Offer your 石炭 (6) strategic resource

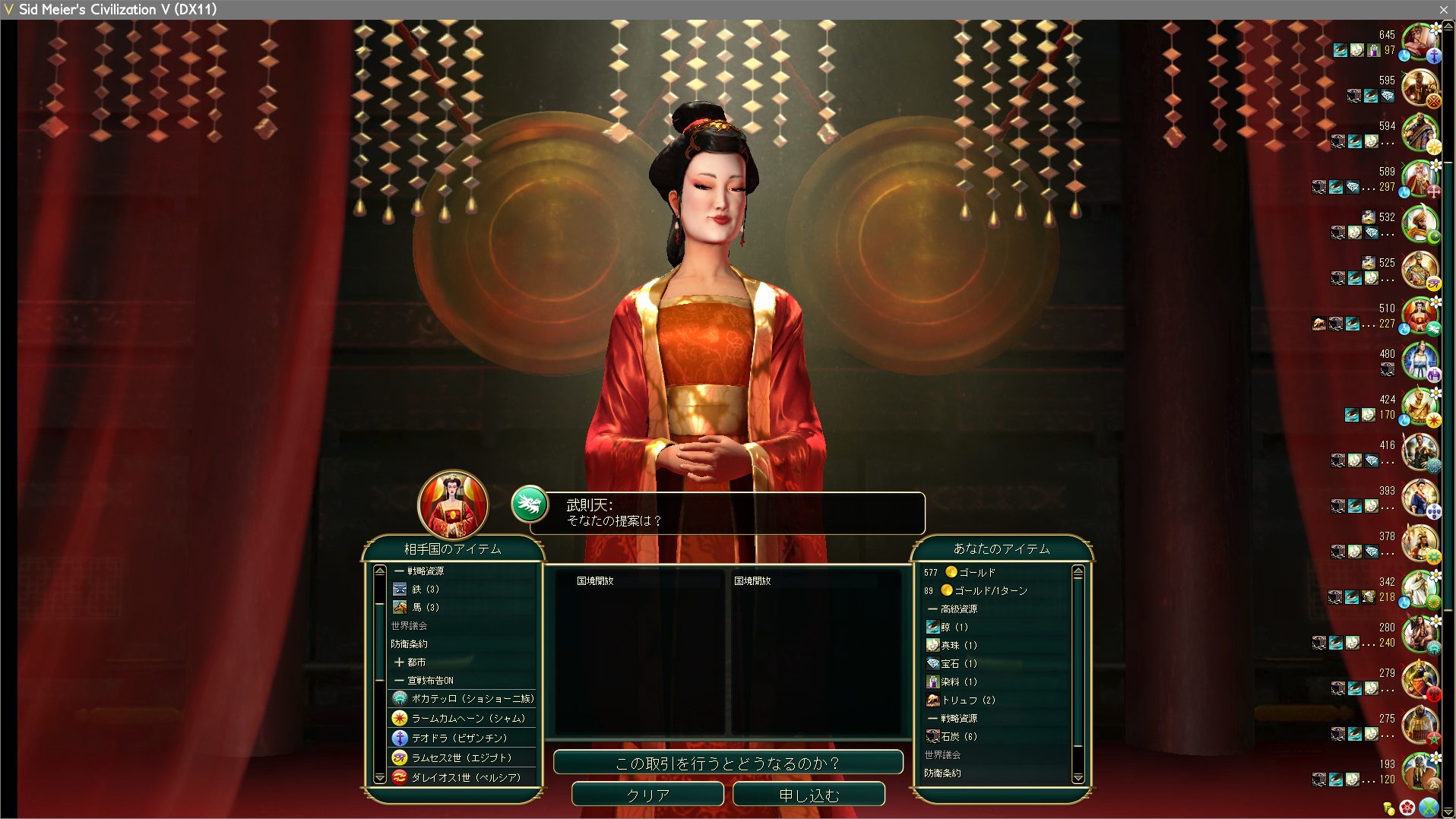click(x=958, y=736)
